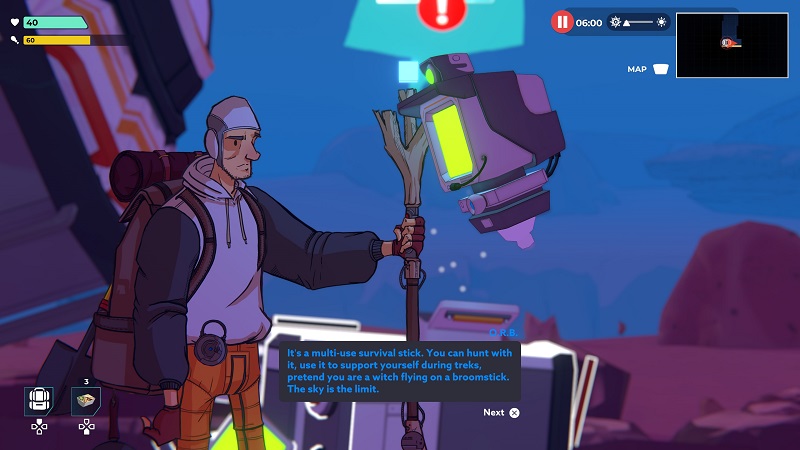
Task: Open the backpack inventory icon
Action: click(x=39, y=401)
